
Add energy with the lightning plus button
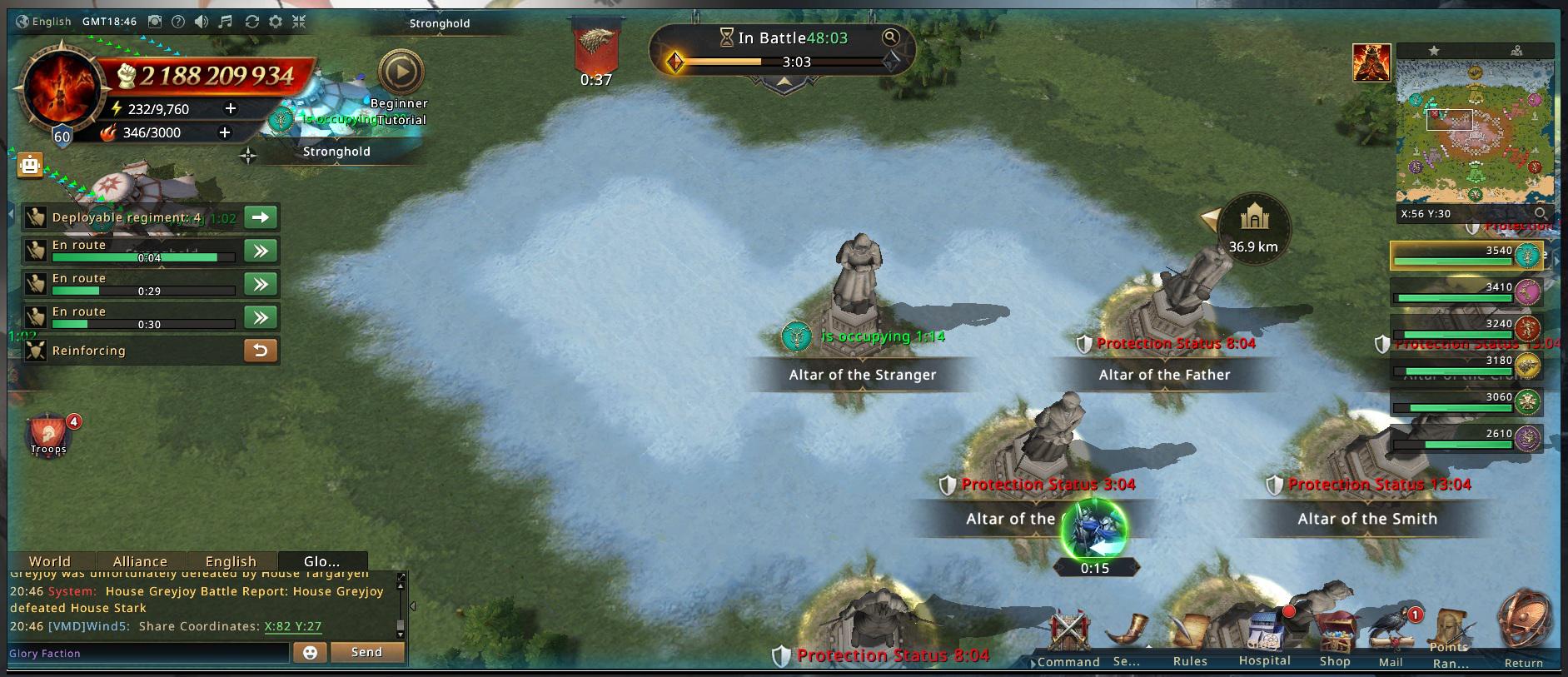coord(231,108)
